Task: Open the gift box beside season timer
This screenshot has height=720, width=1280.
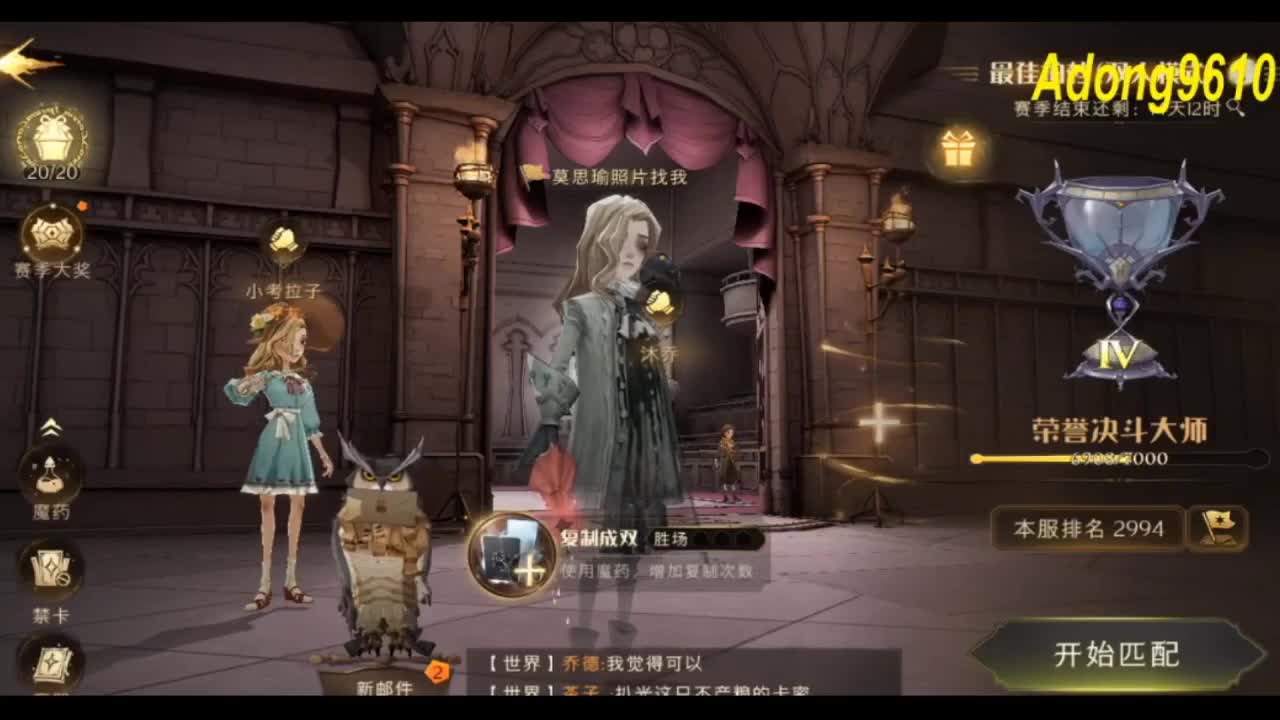Action: tap(957, 148)
